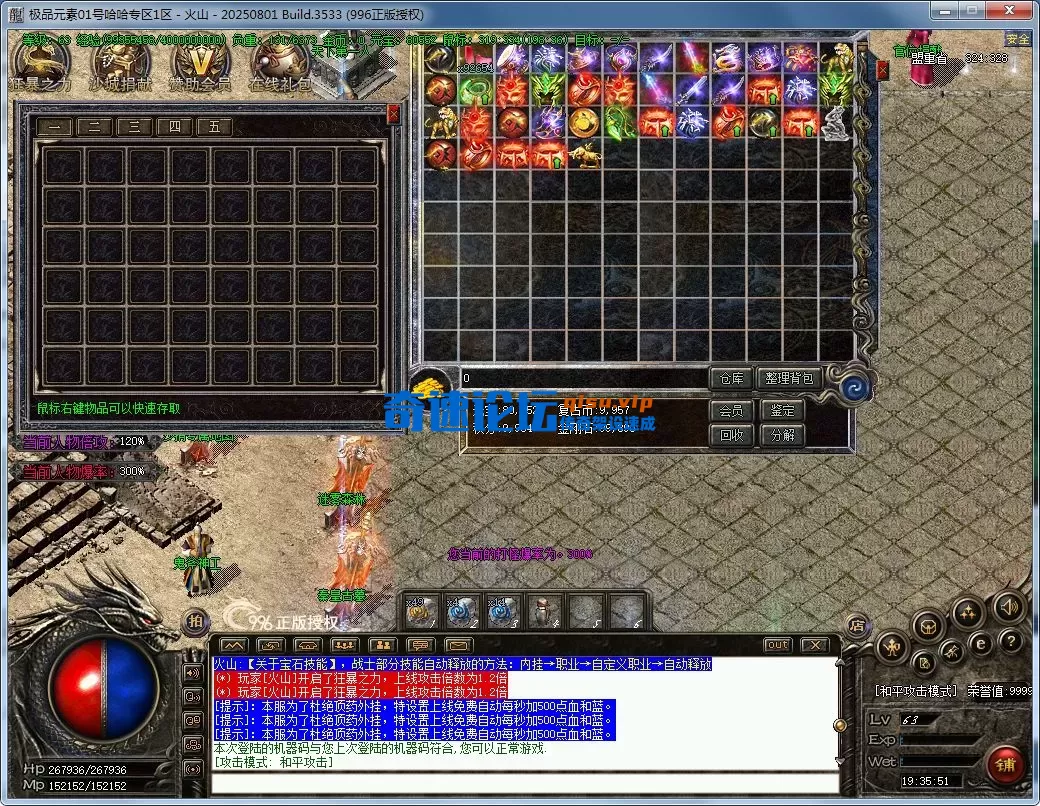Close the warehouse storage panel
The height and width of the screenshot is (806, 1040).
tap(393, 114)
